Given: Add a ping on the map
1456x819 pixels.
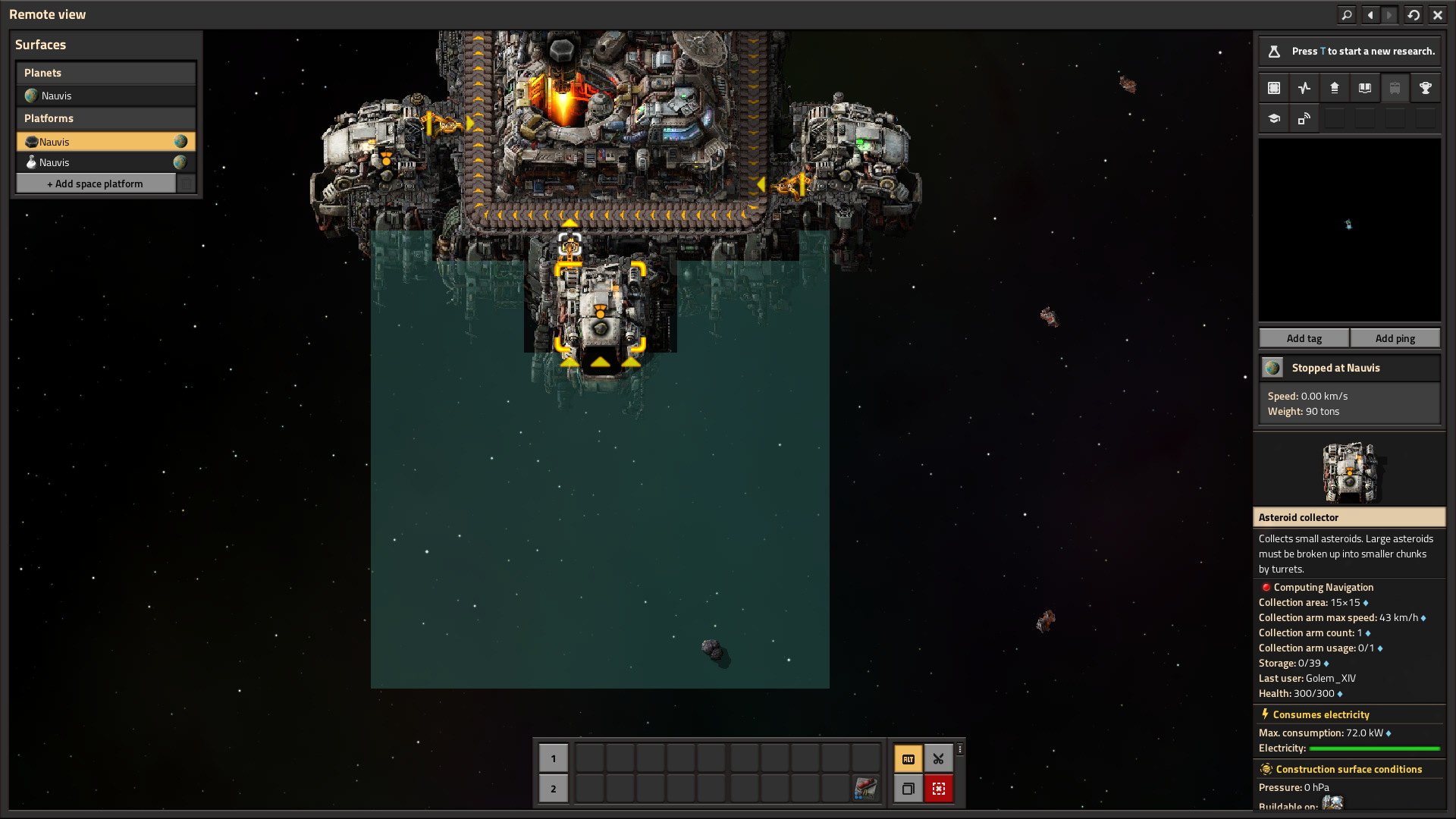Looking at the screenshot, I should tap(1395, 338).
